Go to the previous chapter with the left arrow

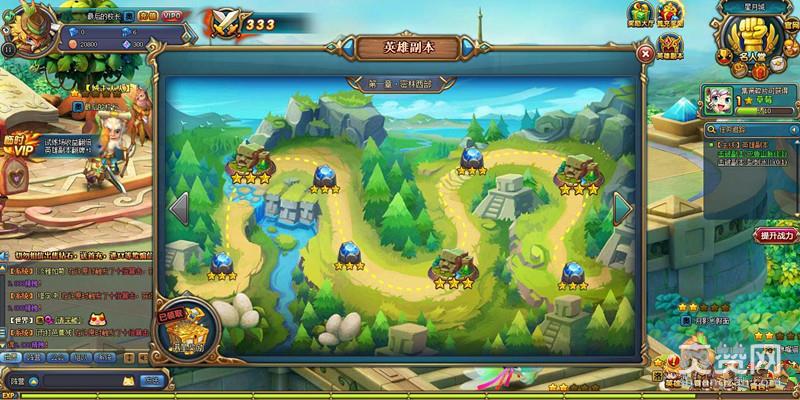click(180, 209)
